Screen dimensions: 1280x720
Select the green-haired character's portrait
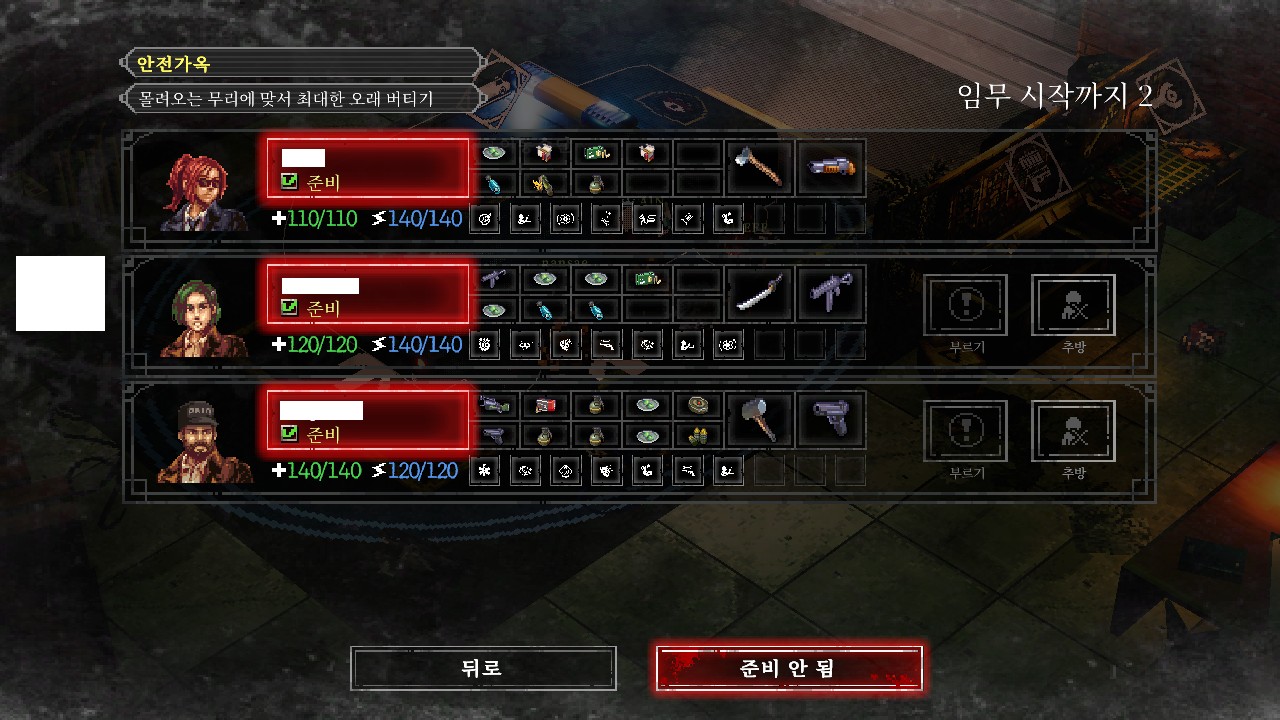coord(196,317)
